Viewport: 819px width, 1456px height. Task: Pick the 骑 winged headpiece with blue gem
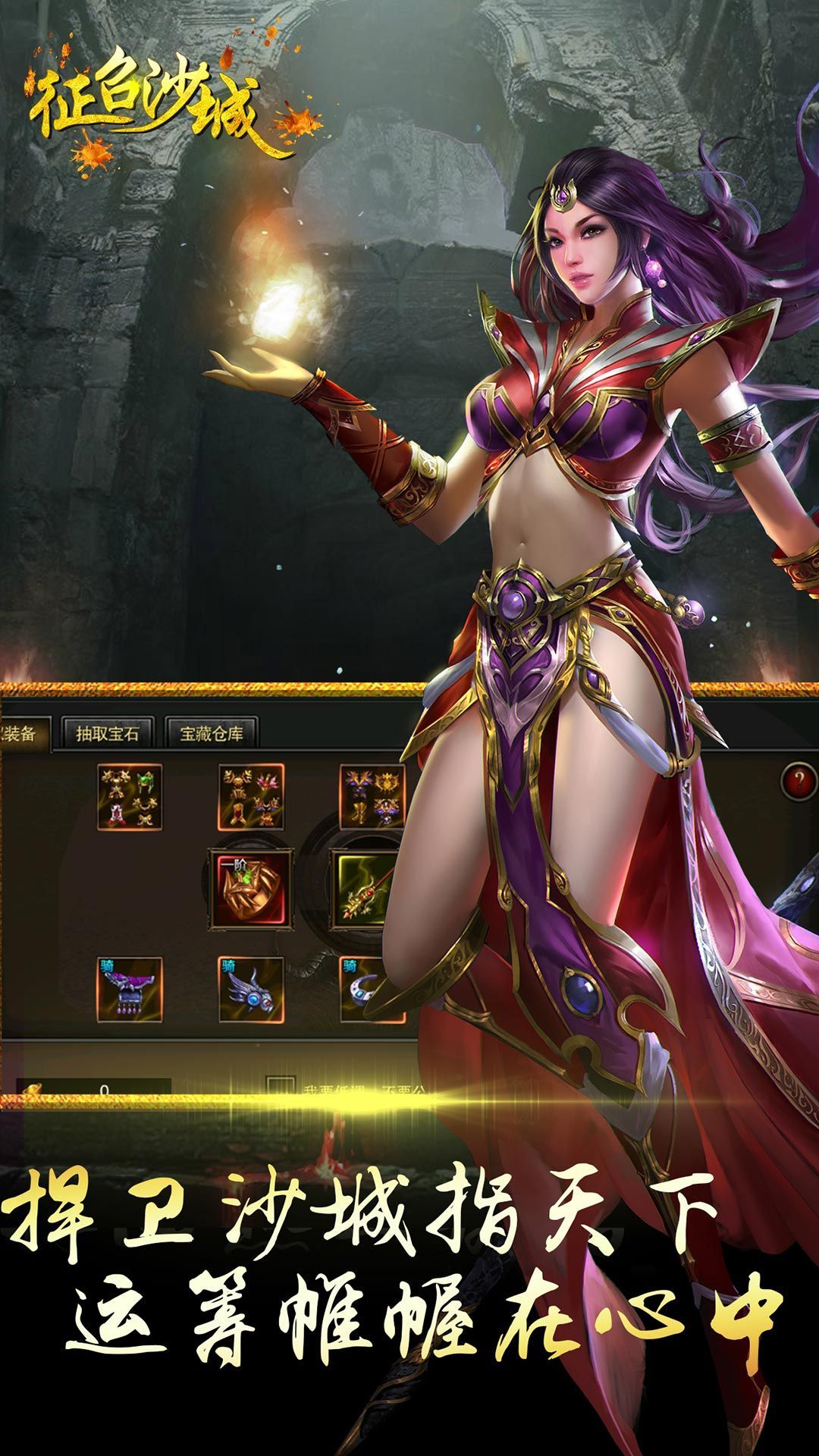click(x=251, y=990)
